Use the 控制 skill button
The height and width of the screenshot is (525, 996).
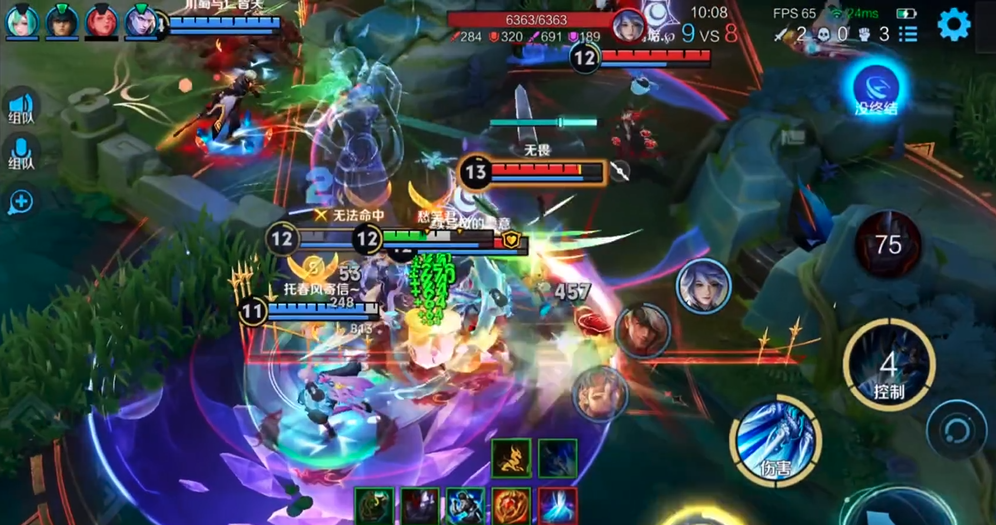[x=888, y=367]
